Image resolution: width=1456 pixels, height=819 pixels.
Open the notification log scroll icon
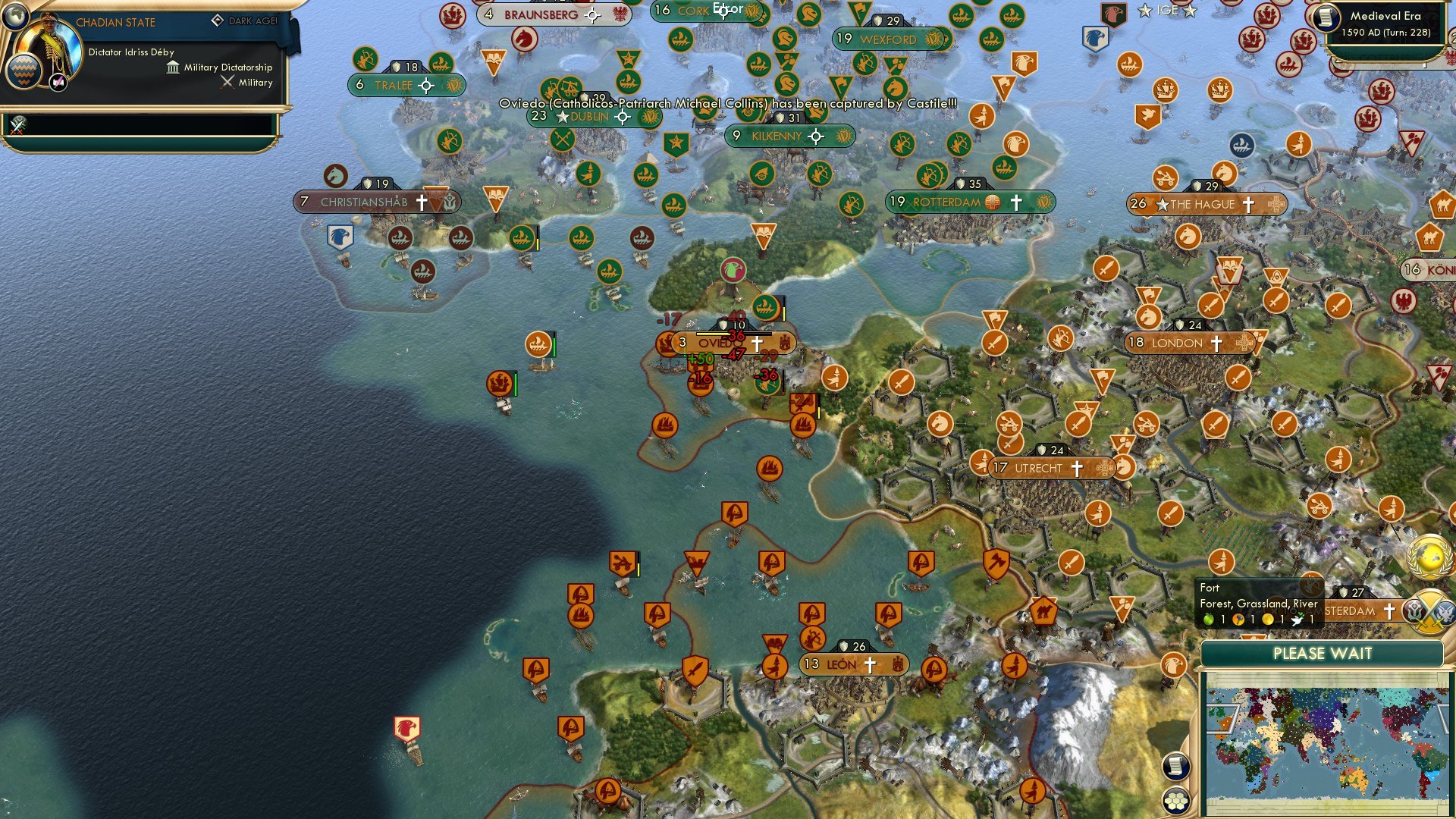point(1175,767)
